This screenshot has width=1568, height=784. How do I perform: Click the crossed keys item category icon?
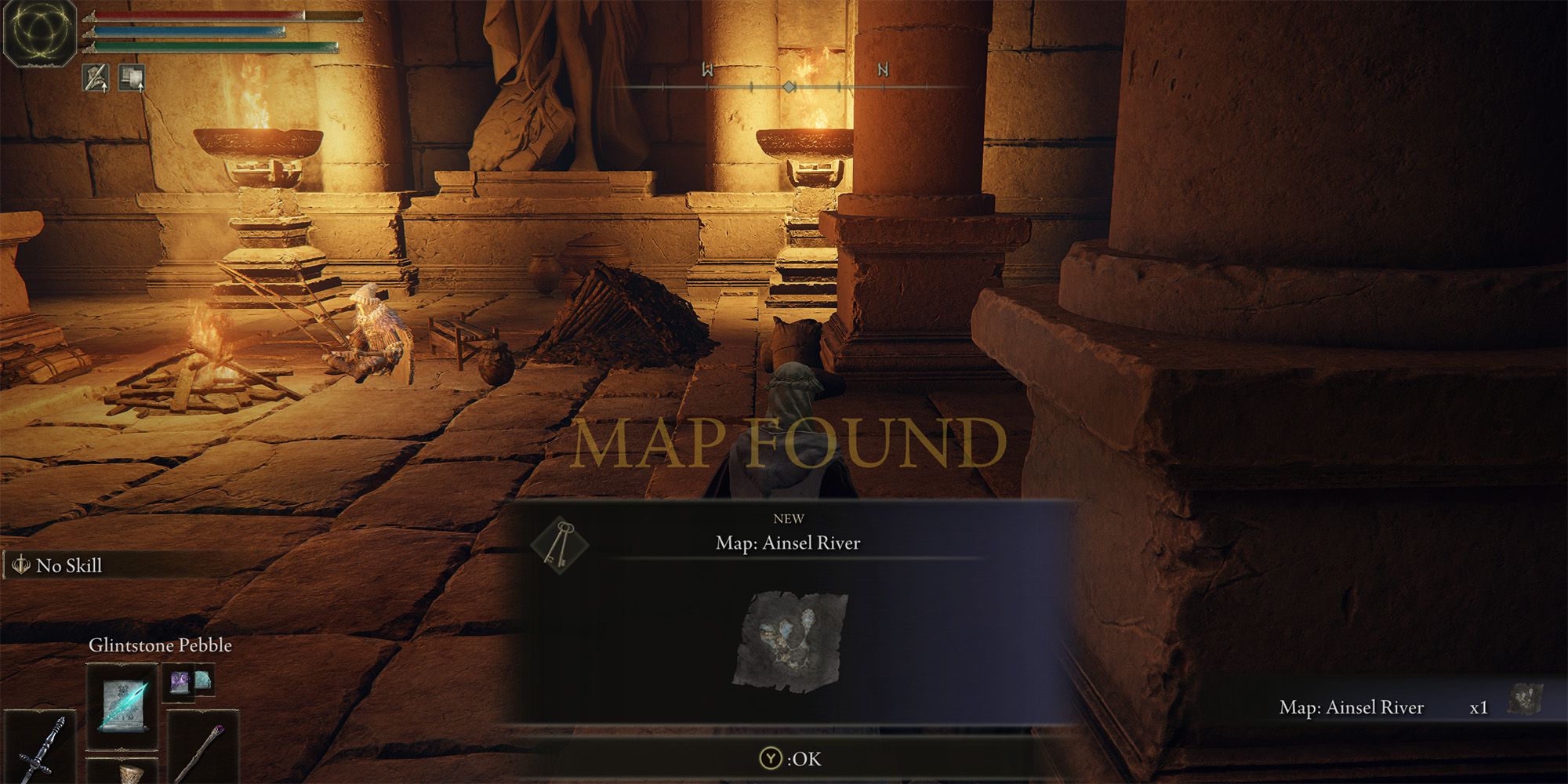tap(560, 543)
